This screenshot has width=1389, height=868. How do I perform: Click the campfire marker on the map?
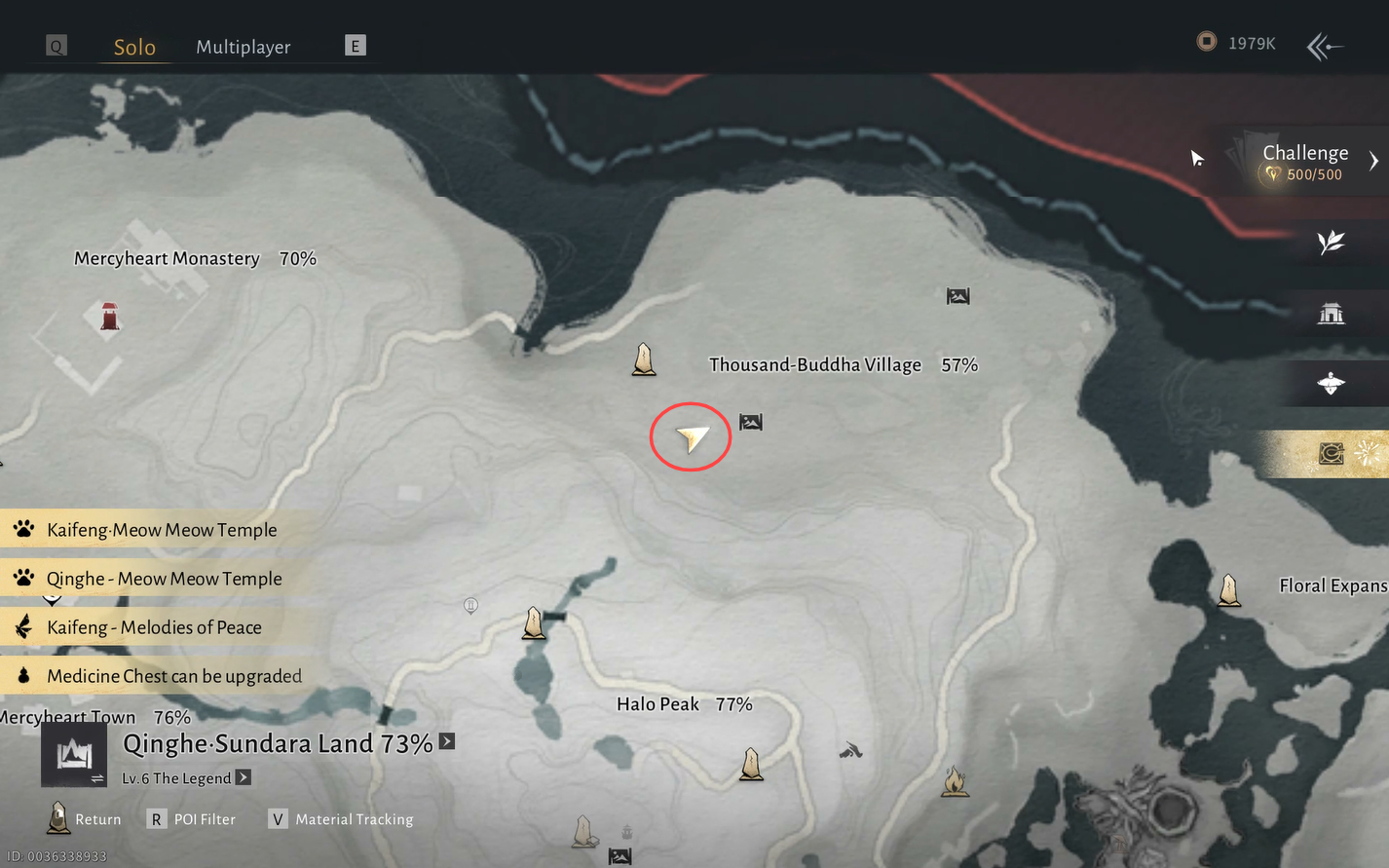pos(955,781)
